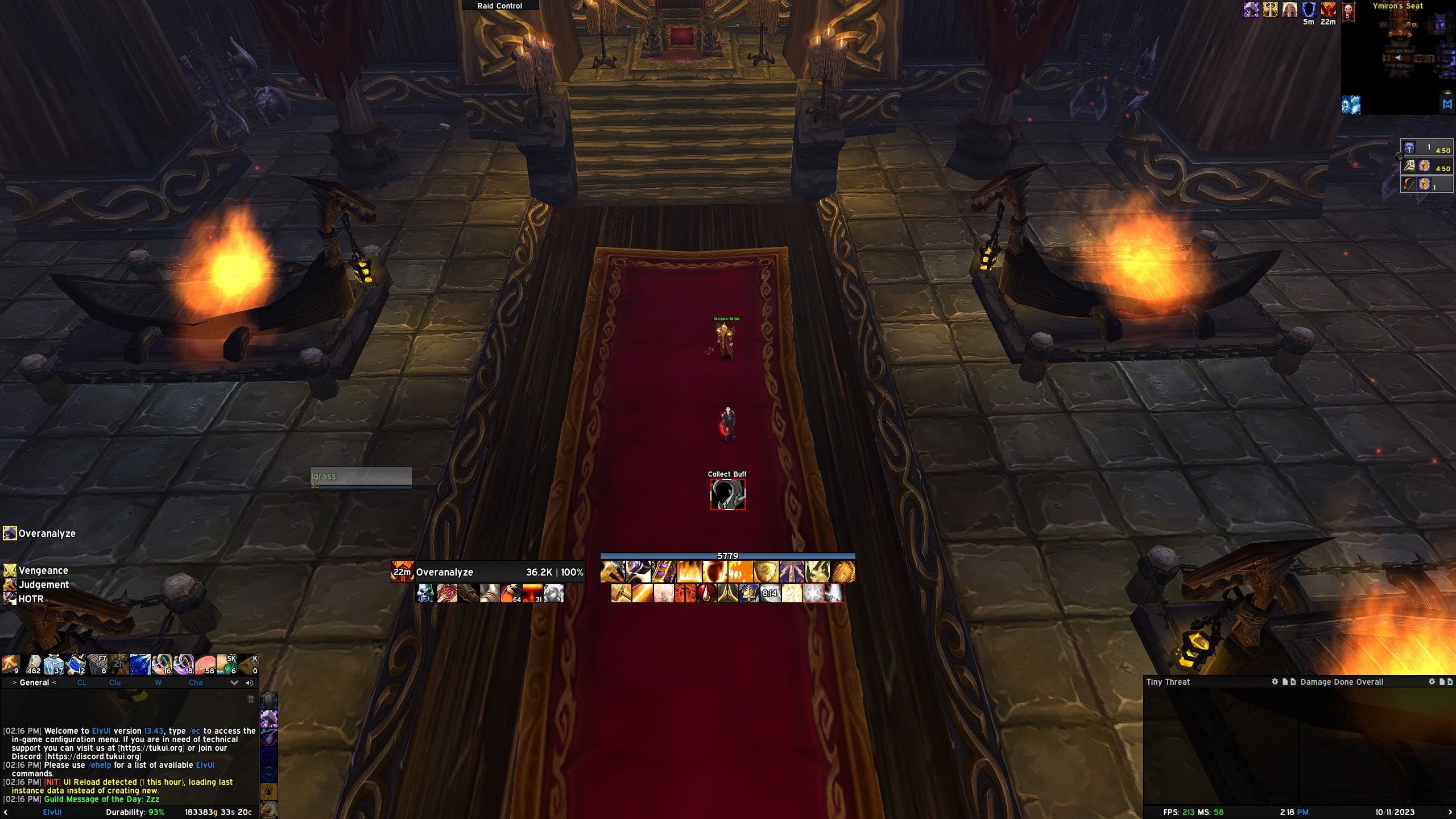Switch to the General chat tab

[34, 682]
